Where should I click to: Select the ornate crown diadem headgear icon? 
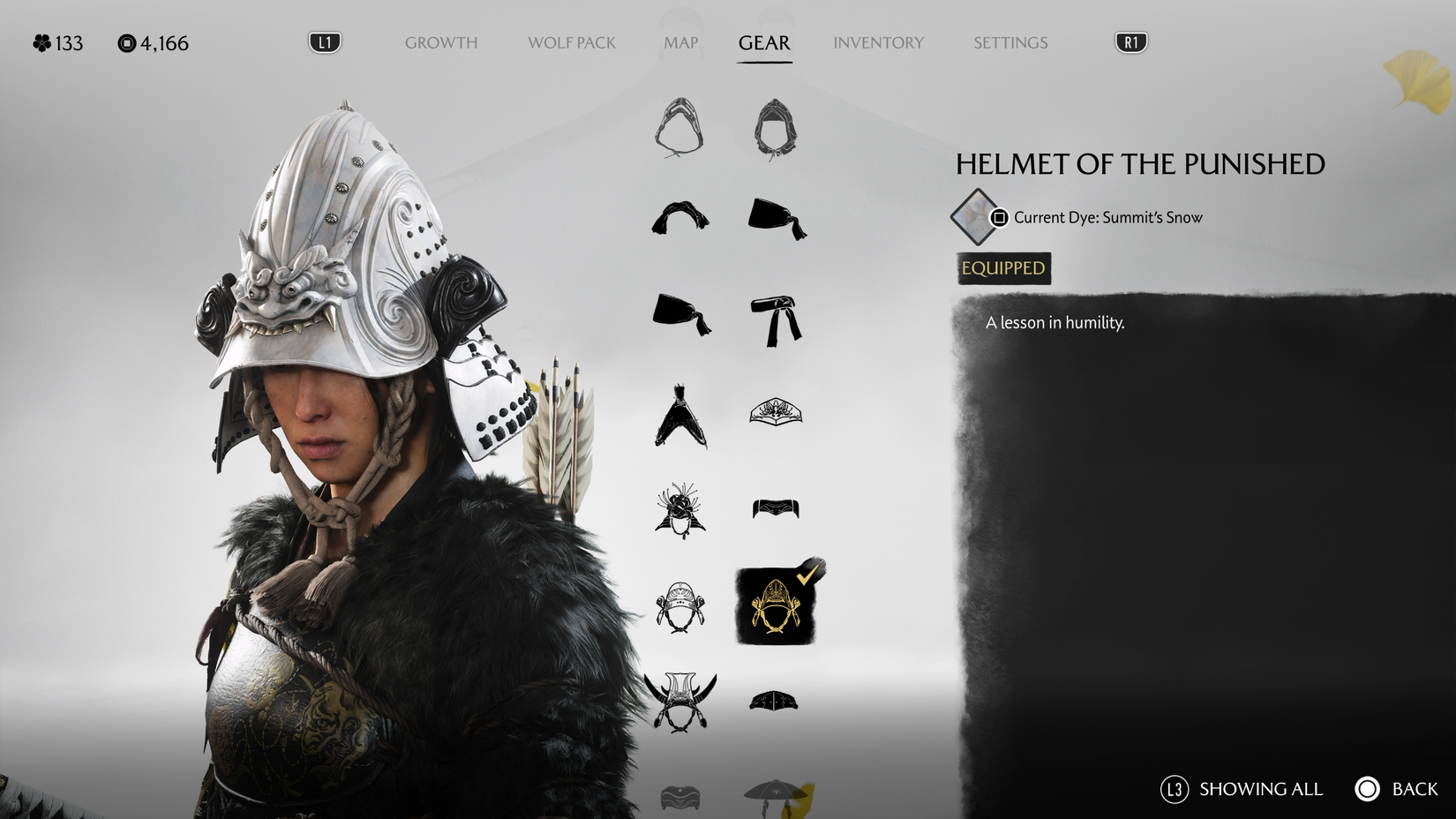(776, 415)
